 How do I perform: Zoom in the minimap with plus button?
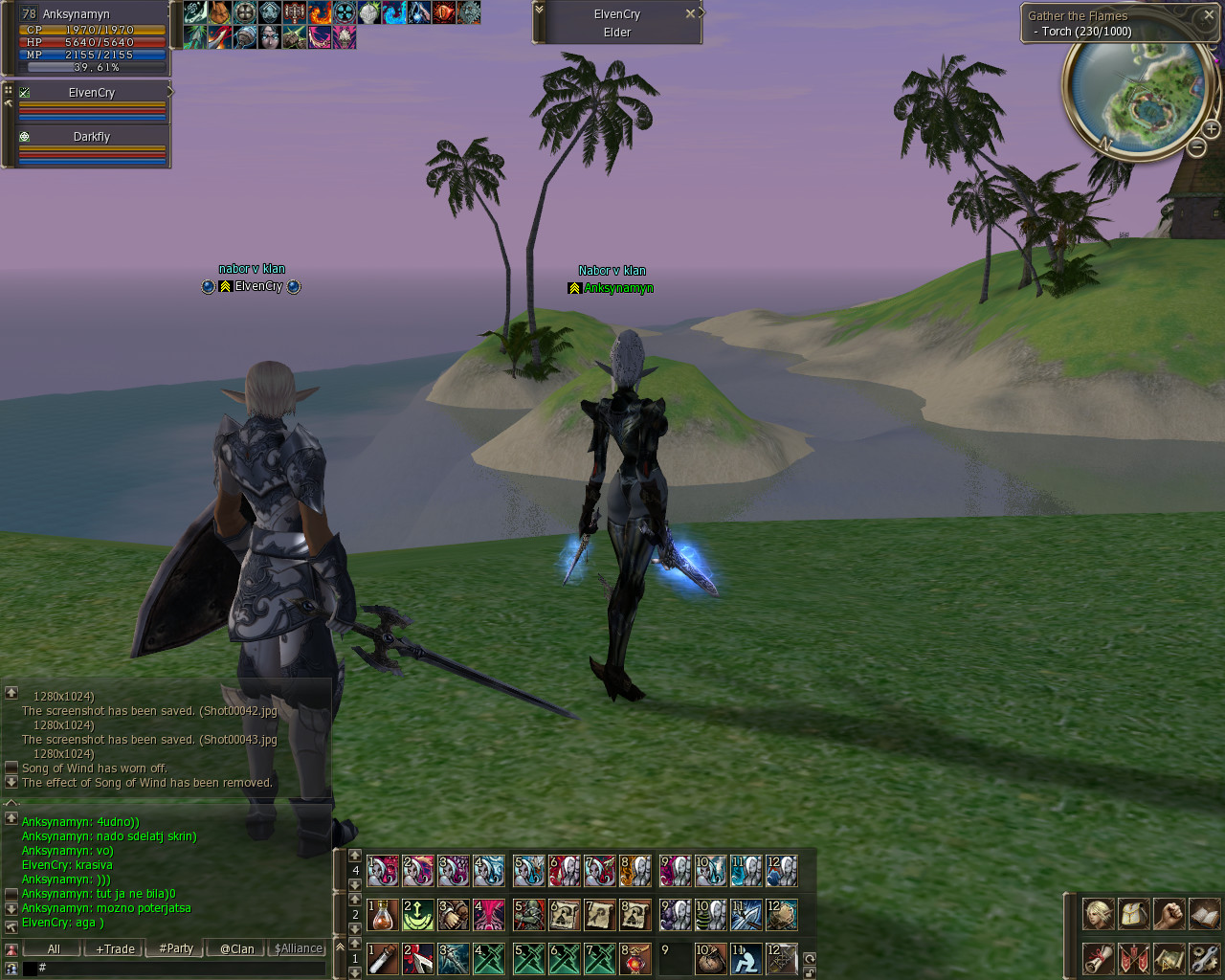[1211, 129]
